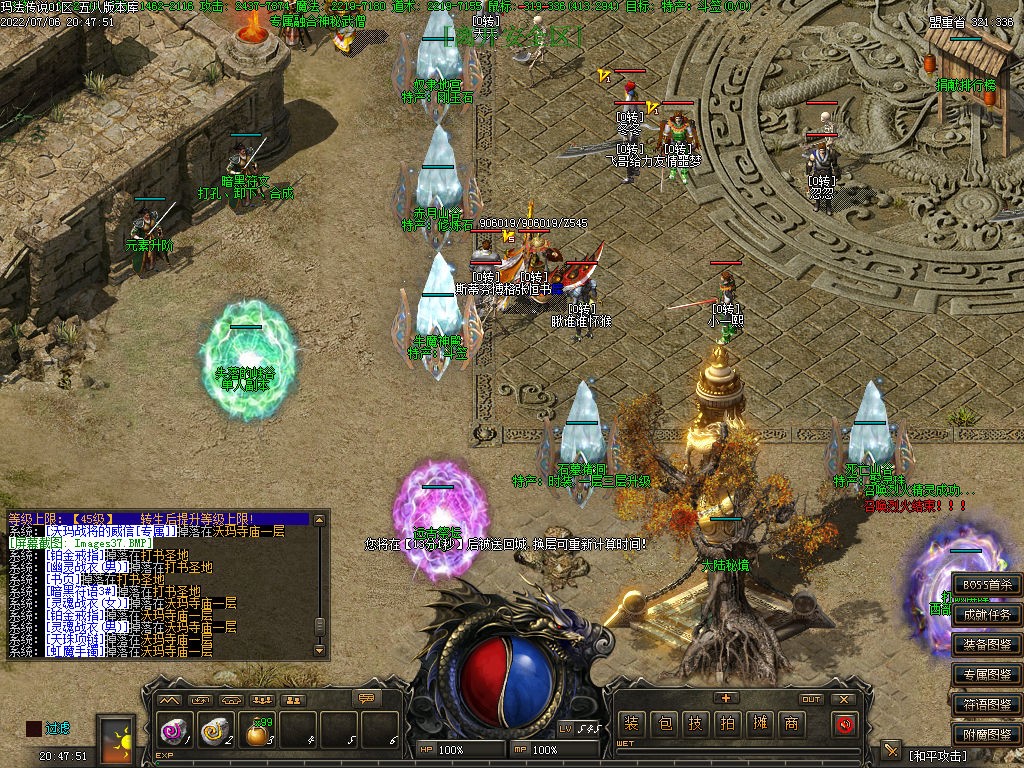Open the equipment panel (装)
The image size is (1024, 768).
(x=632, y=723)
